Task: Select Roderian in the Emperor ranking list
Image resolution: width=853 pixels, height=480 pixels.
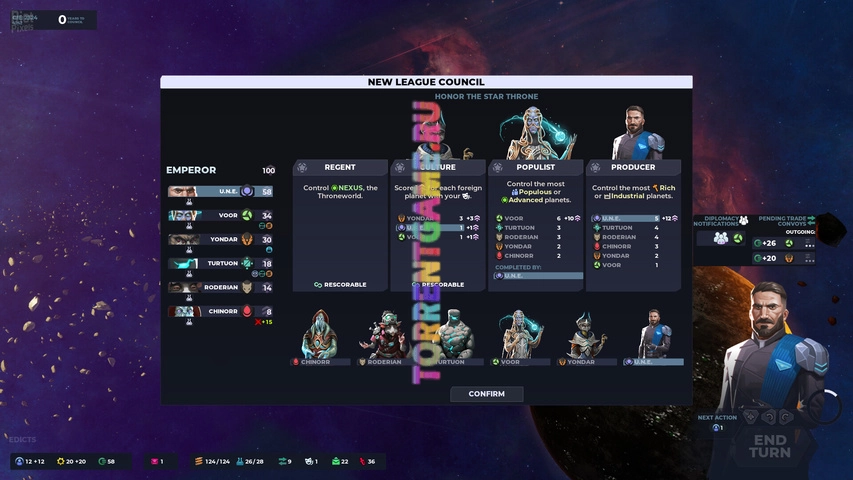Action: click(x=220, y=287)
